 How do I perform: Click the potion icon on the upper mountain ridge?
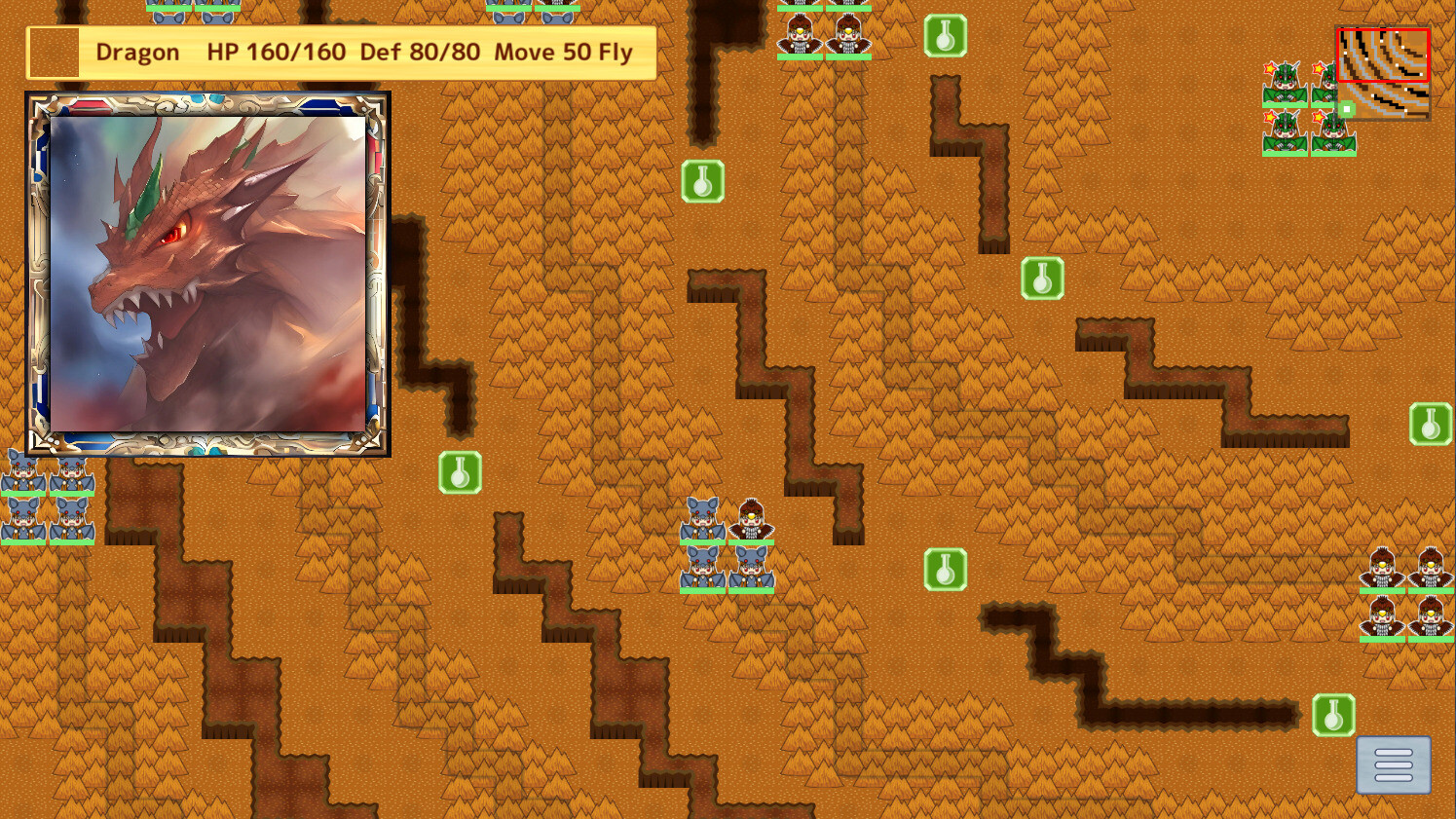pos(701,181)
